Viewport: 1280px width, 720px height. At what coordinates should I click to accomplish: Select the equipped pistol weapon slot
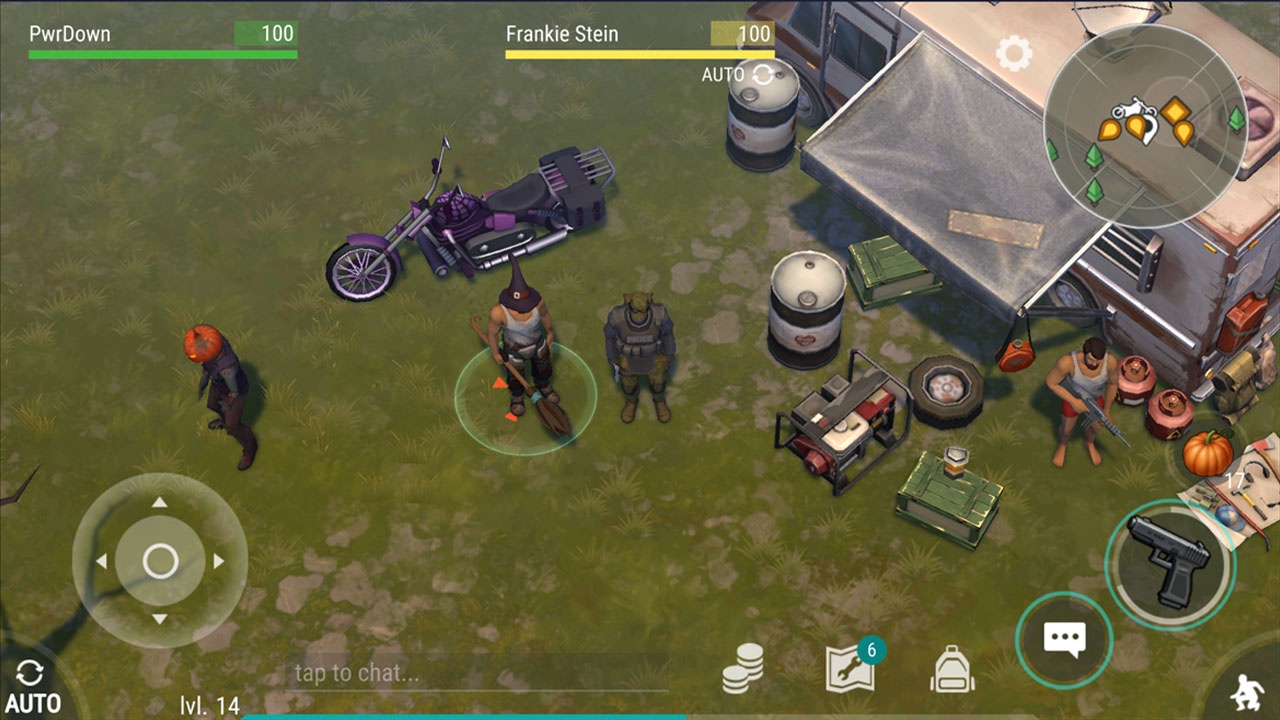tap(1168, 563)
